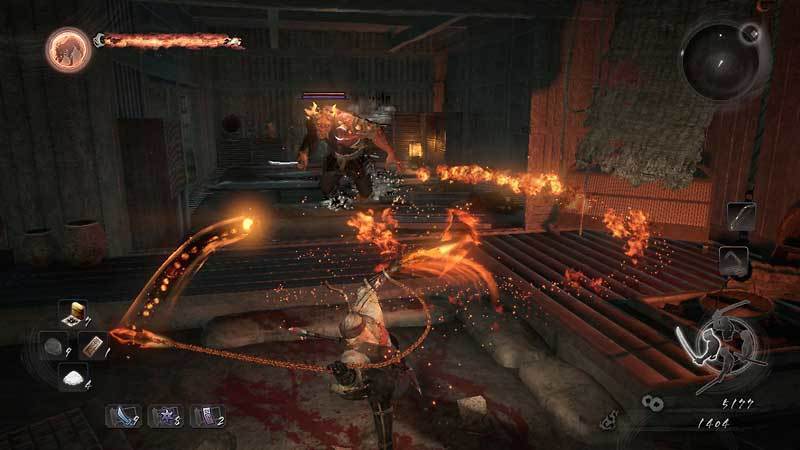The height and width of the screenshot is (450, 800).
Task: Select the shuriken shortcut slot
Action: coord(165,415)
